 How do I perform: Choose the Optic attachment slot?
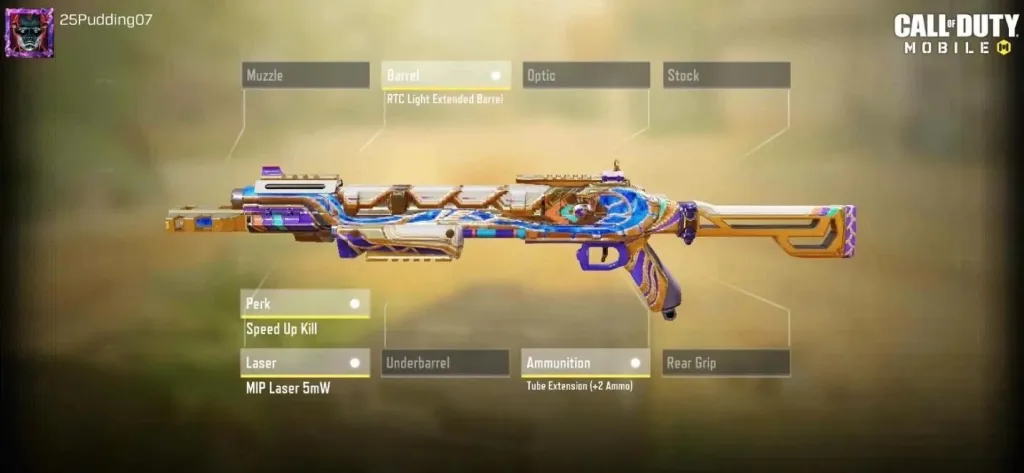coord(586,75)
